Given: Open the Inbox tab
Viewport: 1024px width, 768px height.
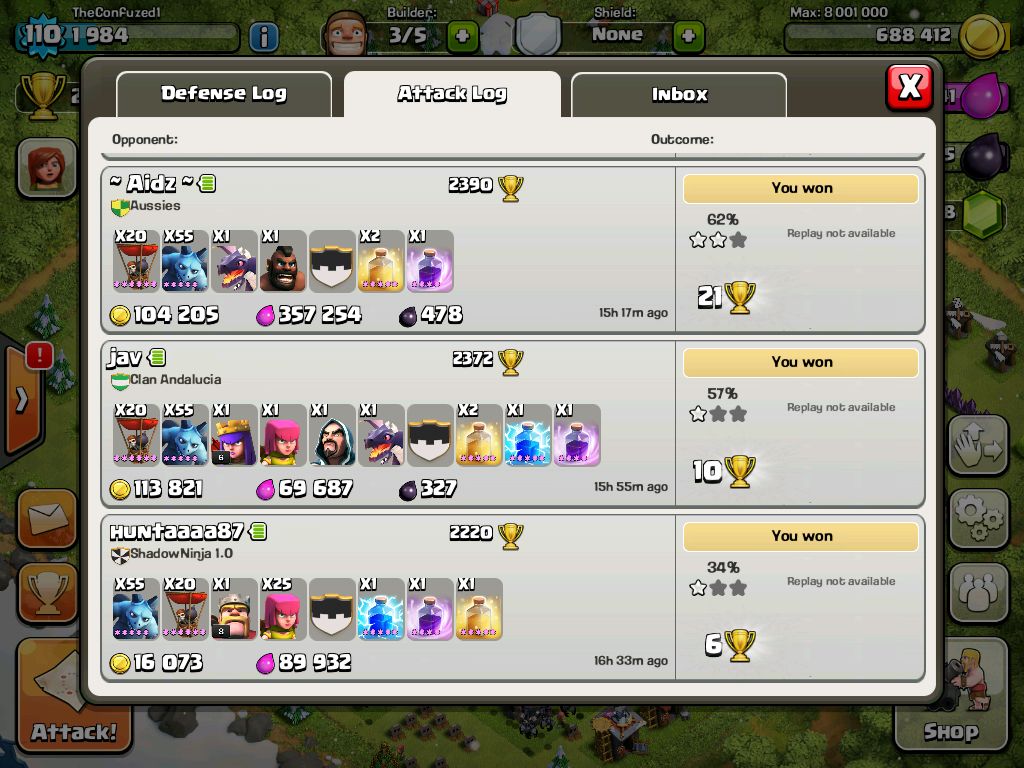Looking at the screenshot, I should (x=679, y=95).
